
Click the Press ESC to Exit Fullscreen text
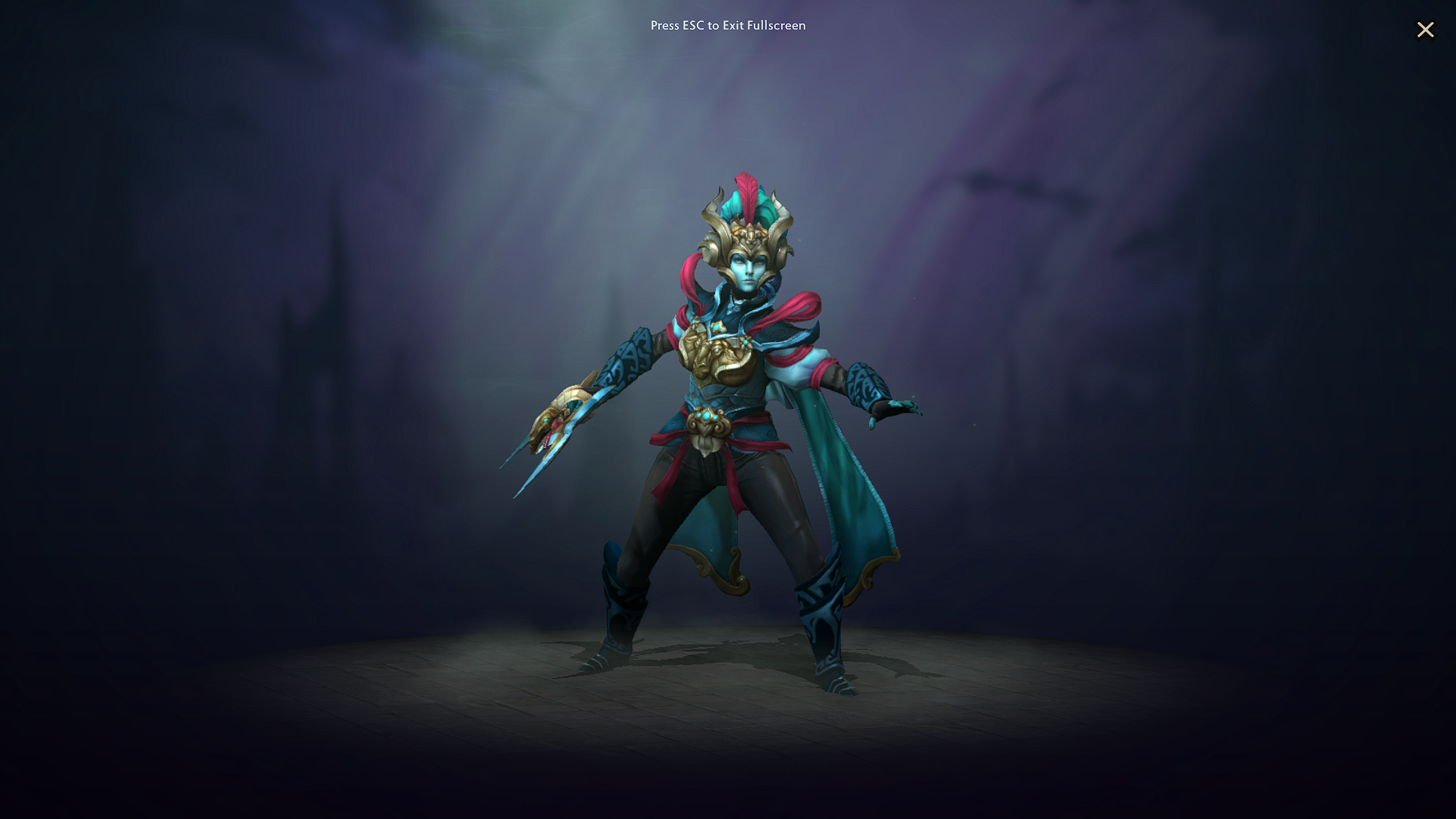pos(727,25)
